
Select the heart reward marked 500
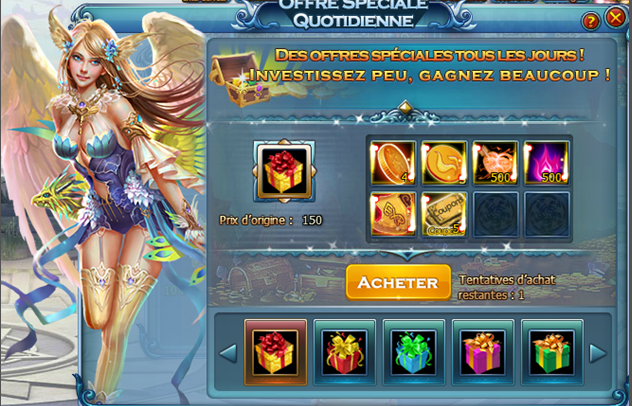point(494,162)
